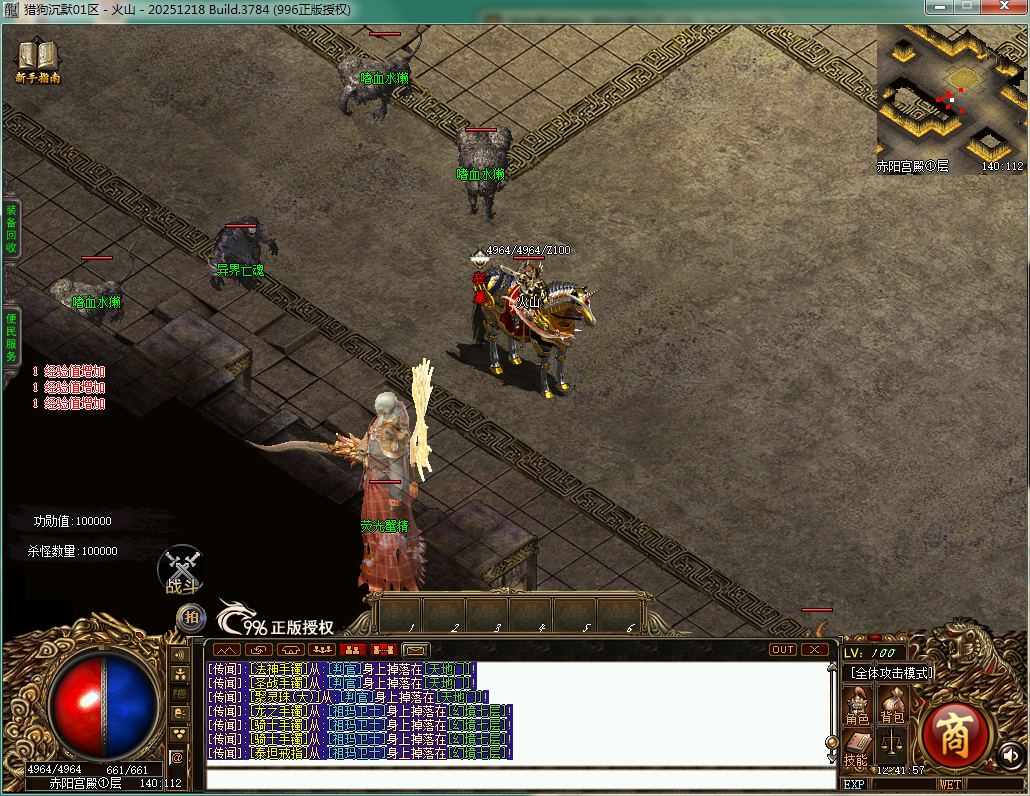The height and width of the screenshot is (796, 1030).
Task: Open the 新手指南 beginner guide book
Action: tap(38, 59)
